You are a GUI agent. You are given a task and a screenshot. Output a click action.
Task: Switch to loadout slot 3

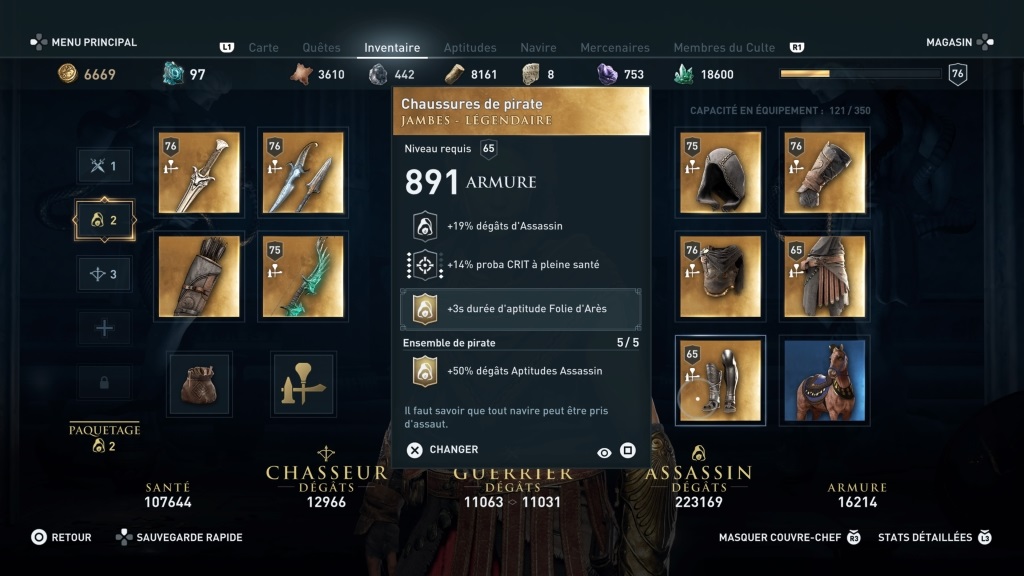(x=105, y=274)
